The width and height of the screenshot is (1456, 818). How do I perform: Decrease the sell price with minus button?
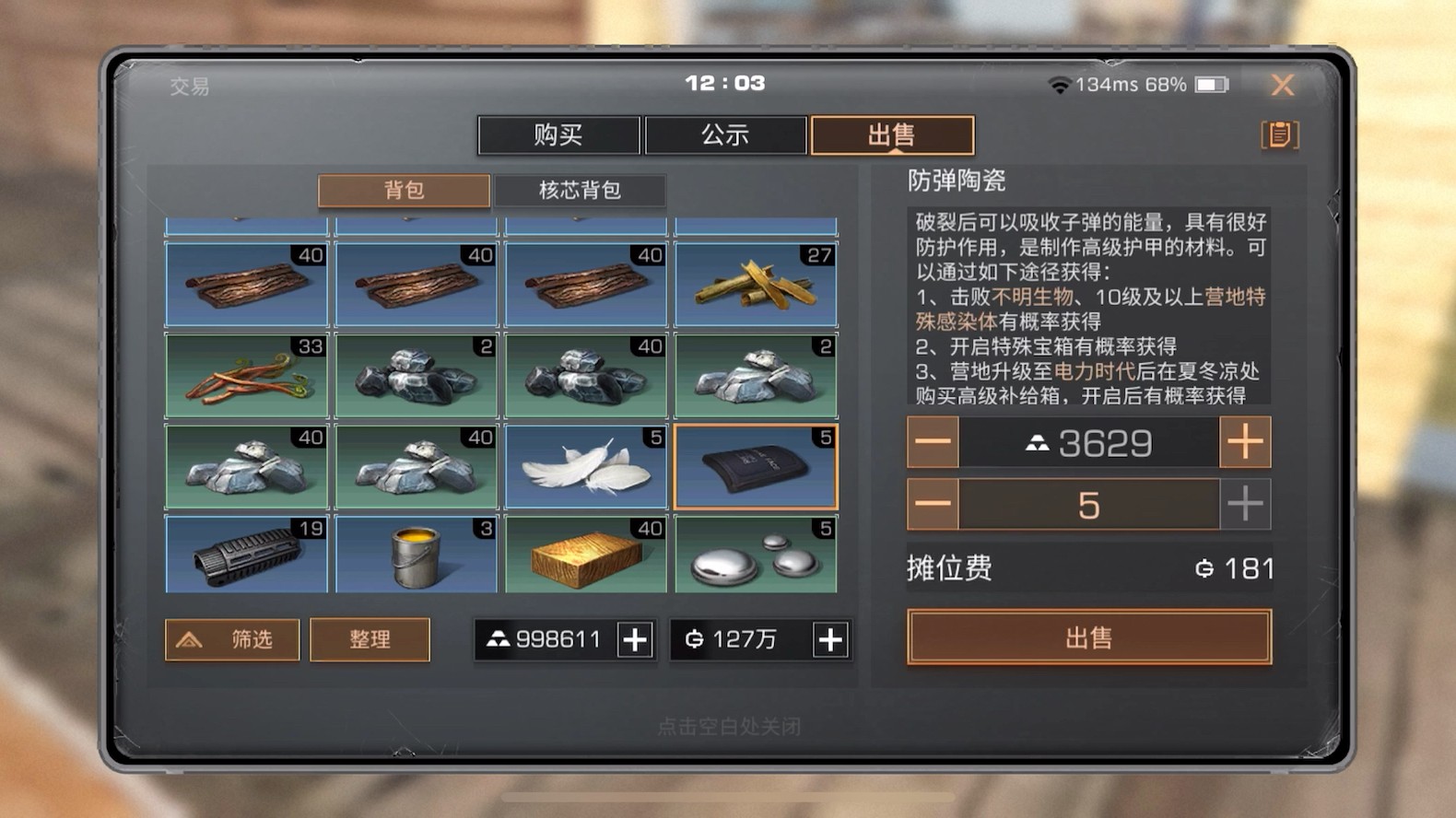pyautogui.click(x=932, y=442)
